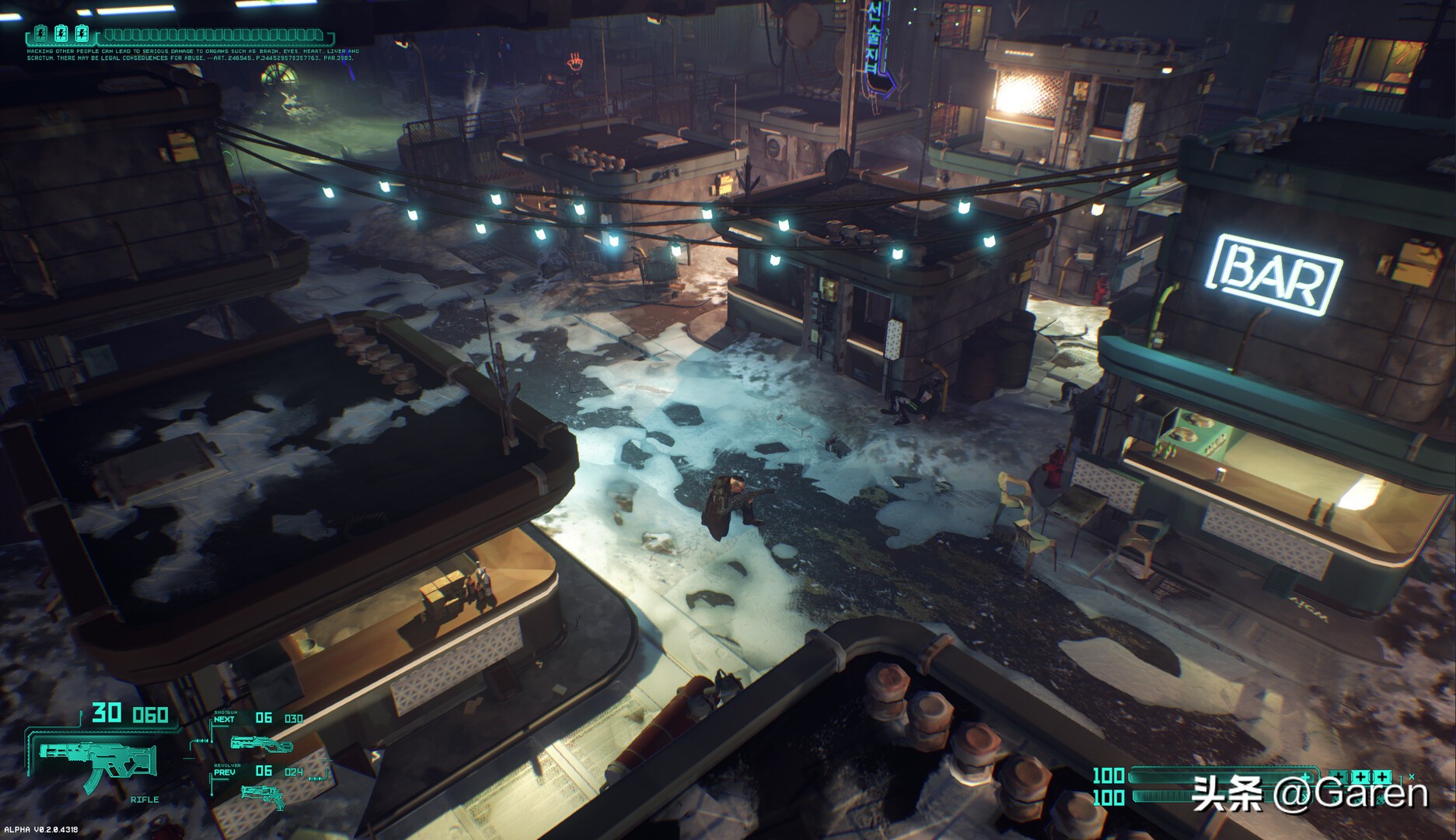Screen dimensions: 1456x840
Task: Select the equipped rifle weapon icon
Action: click(x=97, y=760)
